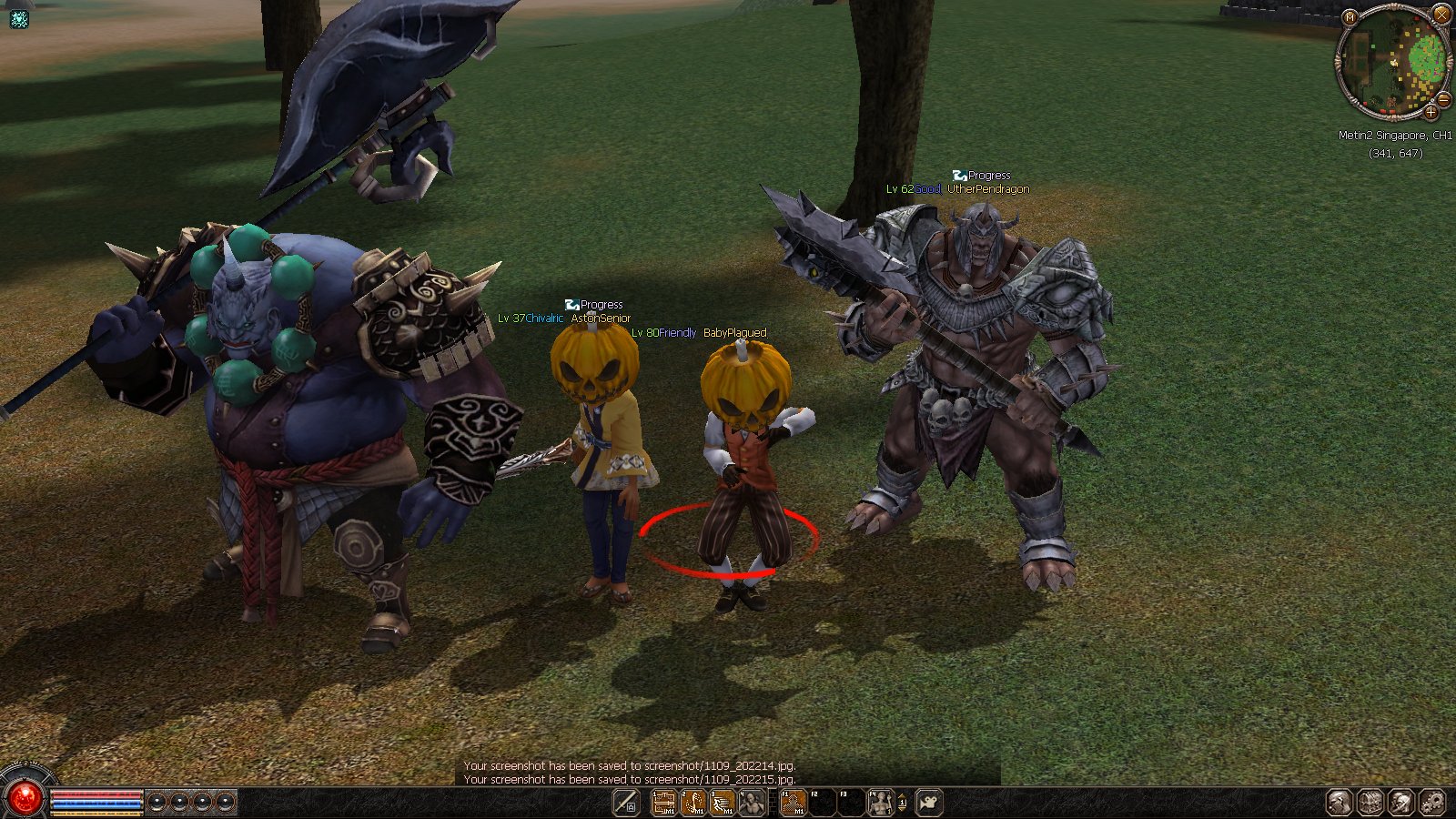The width and height of the screenshot is (1456, 819).
Task: Open the first menu button in bottom-right corner
Action: pyautogui.click(x=1339, y=803)
